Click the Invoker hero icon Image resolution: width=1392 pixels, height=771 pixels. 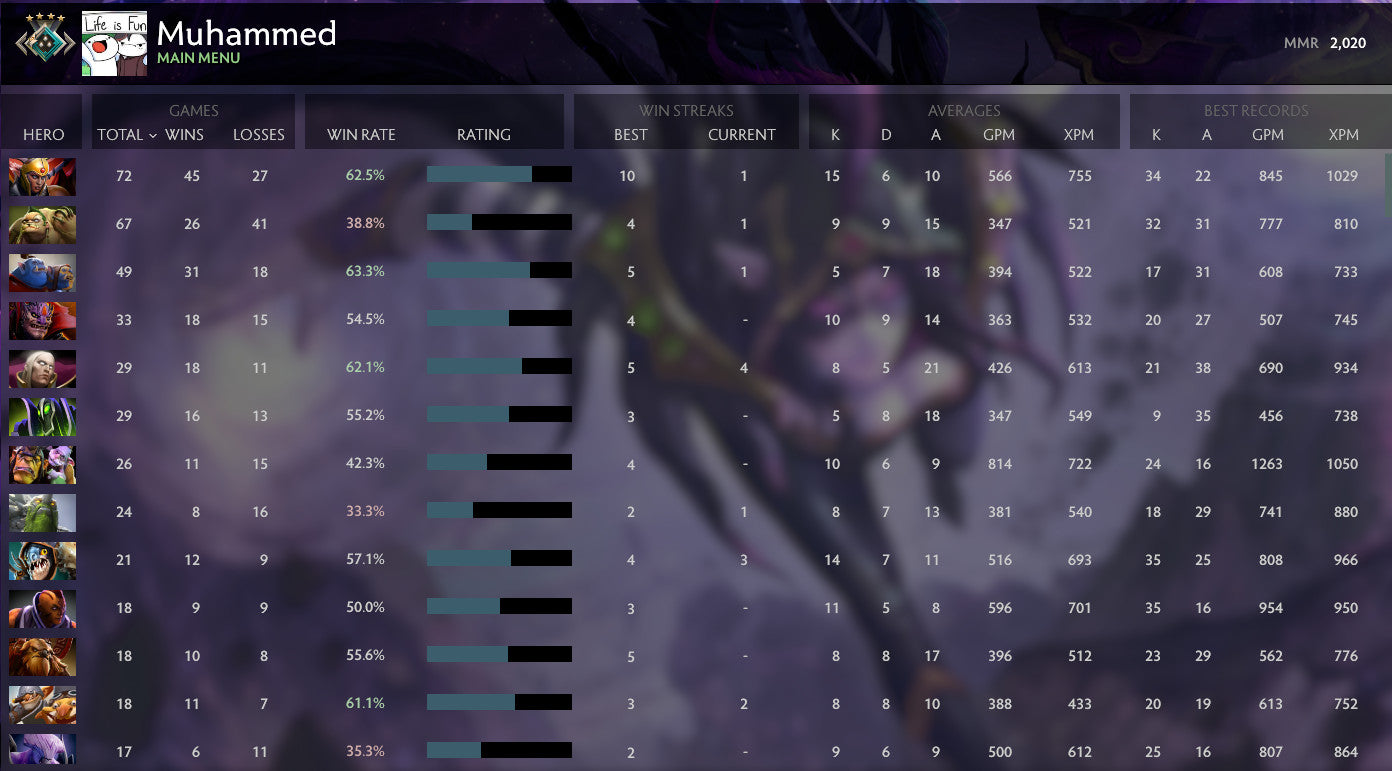42,368
